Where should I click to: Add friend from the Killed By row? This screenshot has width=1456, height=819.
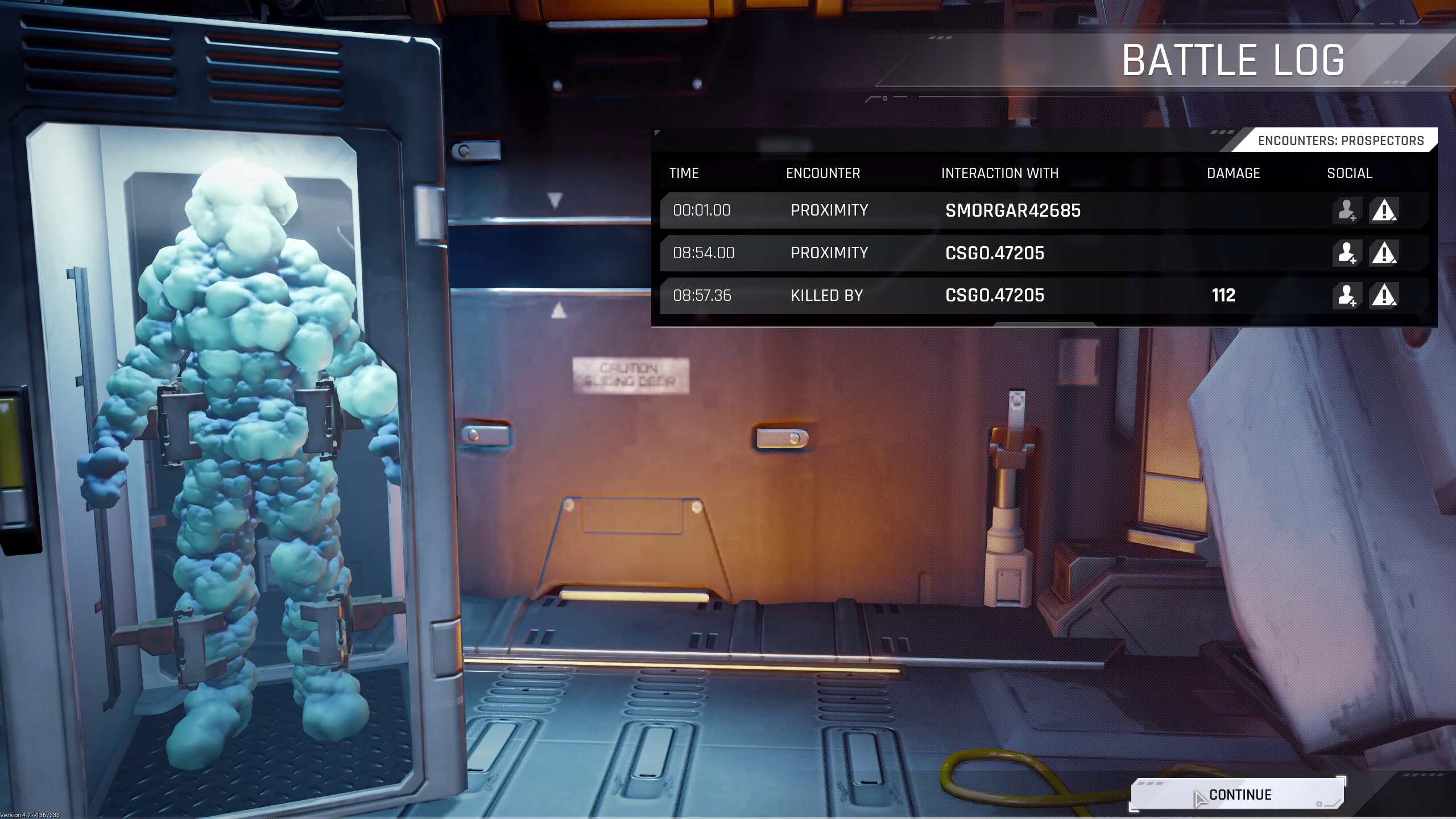pos(1346,296)
